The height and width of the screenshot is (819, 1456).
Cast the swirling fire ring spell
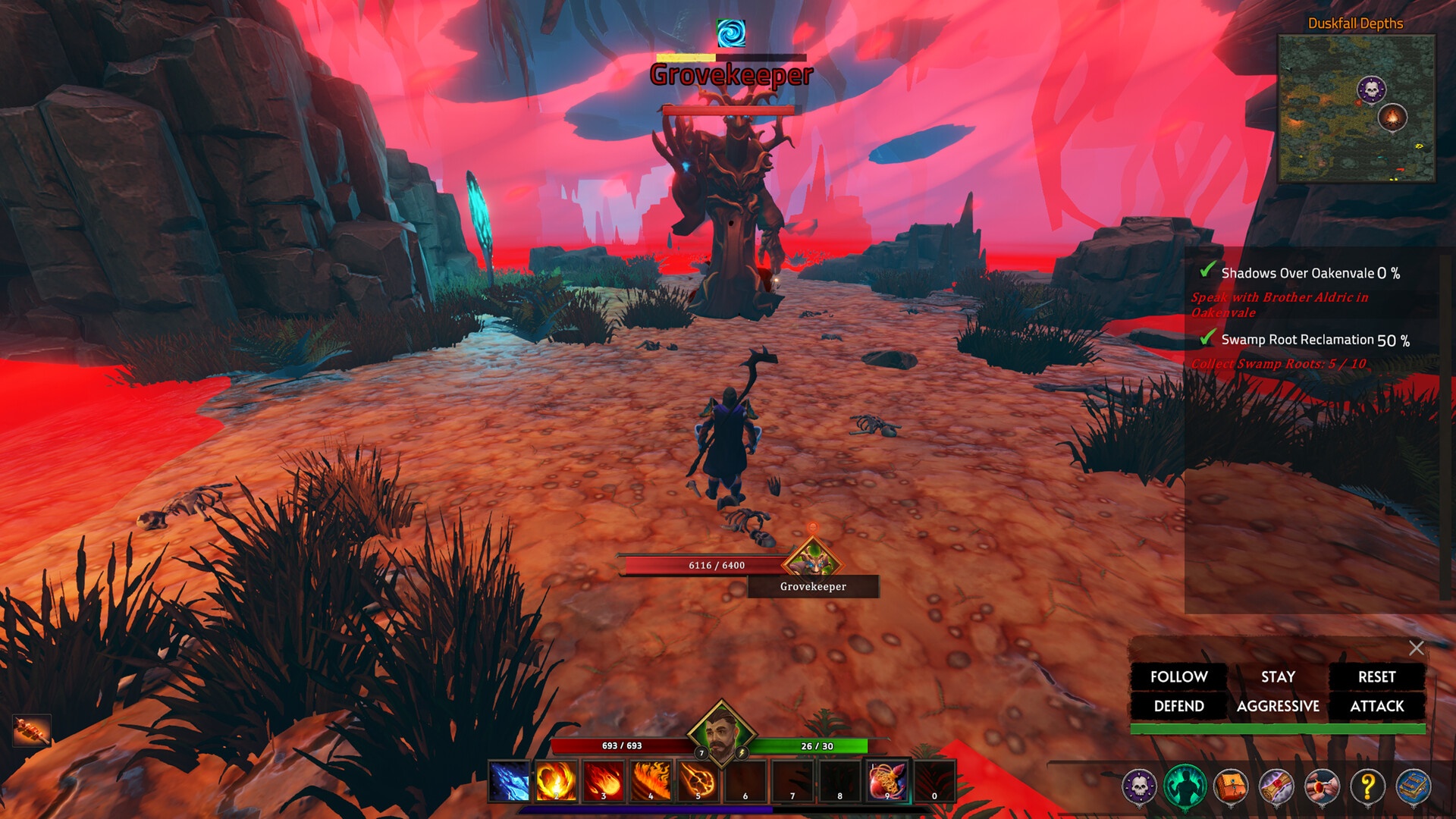tap(556, 781)
